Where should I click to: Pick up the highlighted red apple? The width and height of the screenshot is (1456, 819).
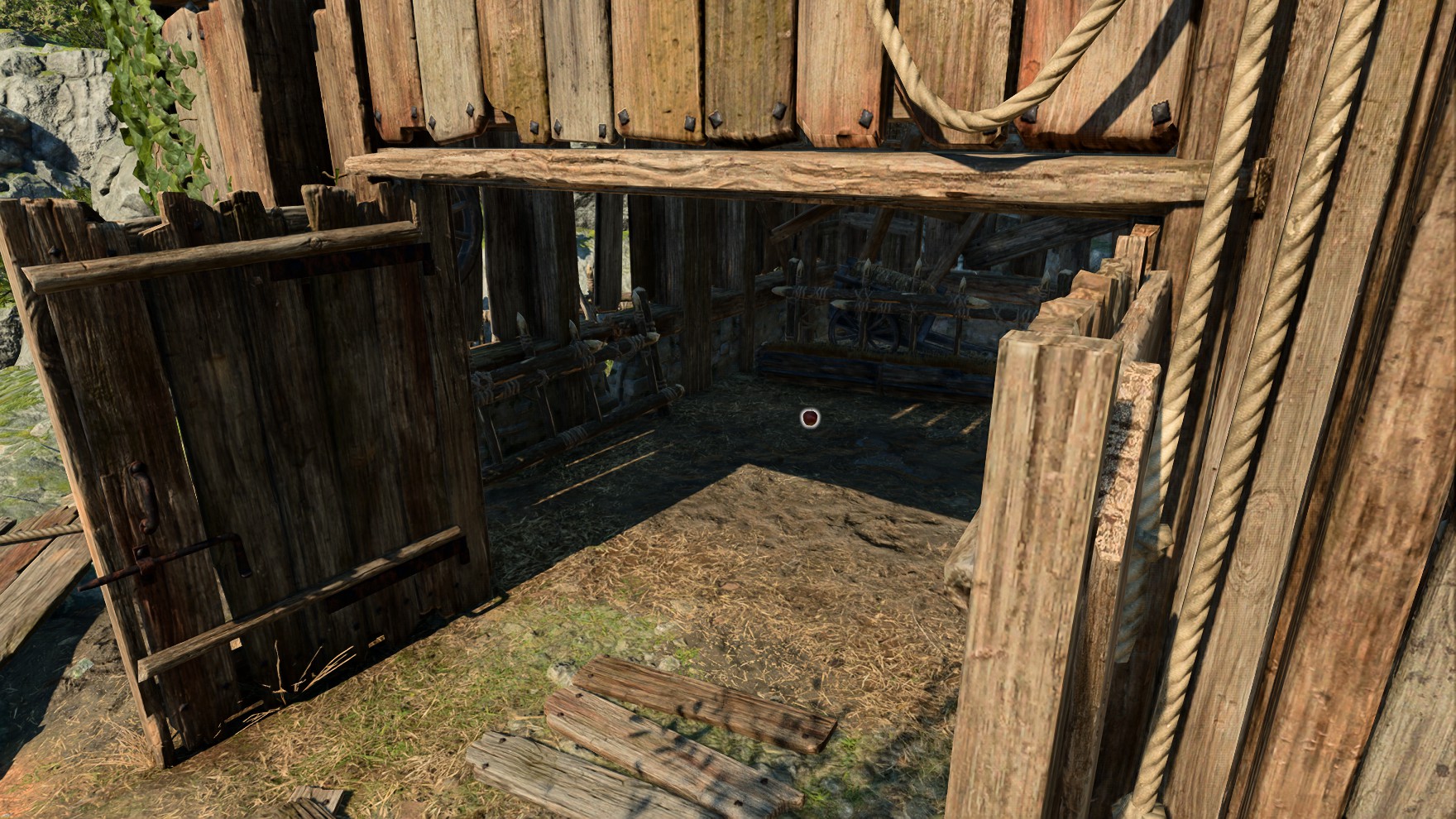click(x=811, y=419)
